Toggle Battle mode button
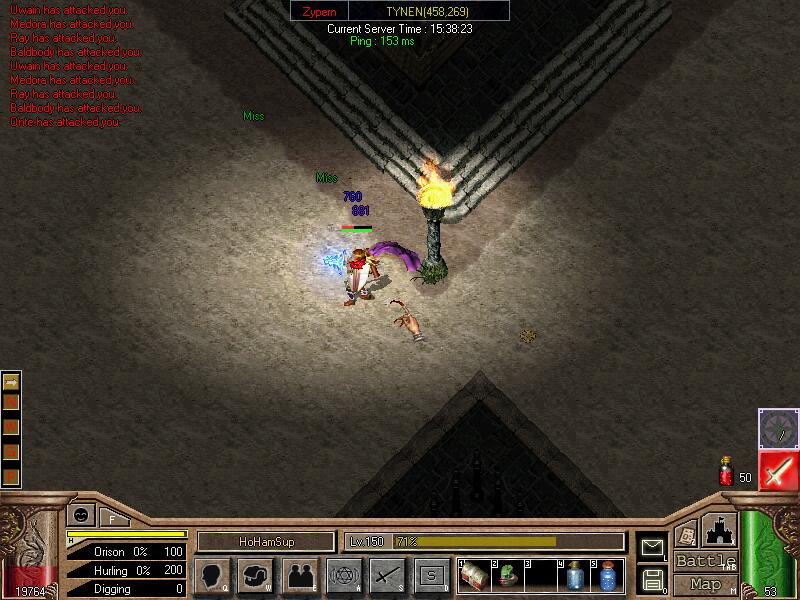This screenshot has height=600, width=800. pos(705,561)
